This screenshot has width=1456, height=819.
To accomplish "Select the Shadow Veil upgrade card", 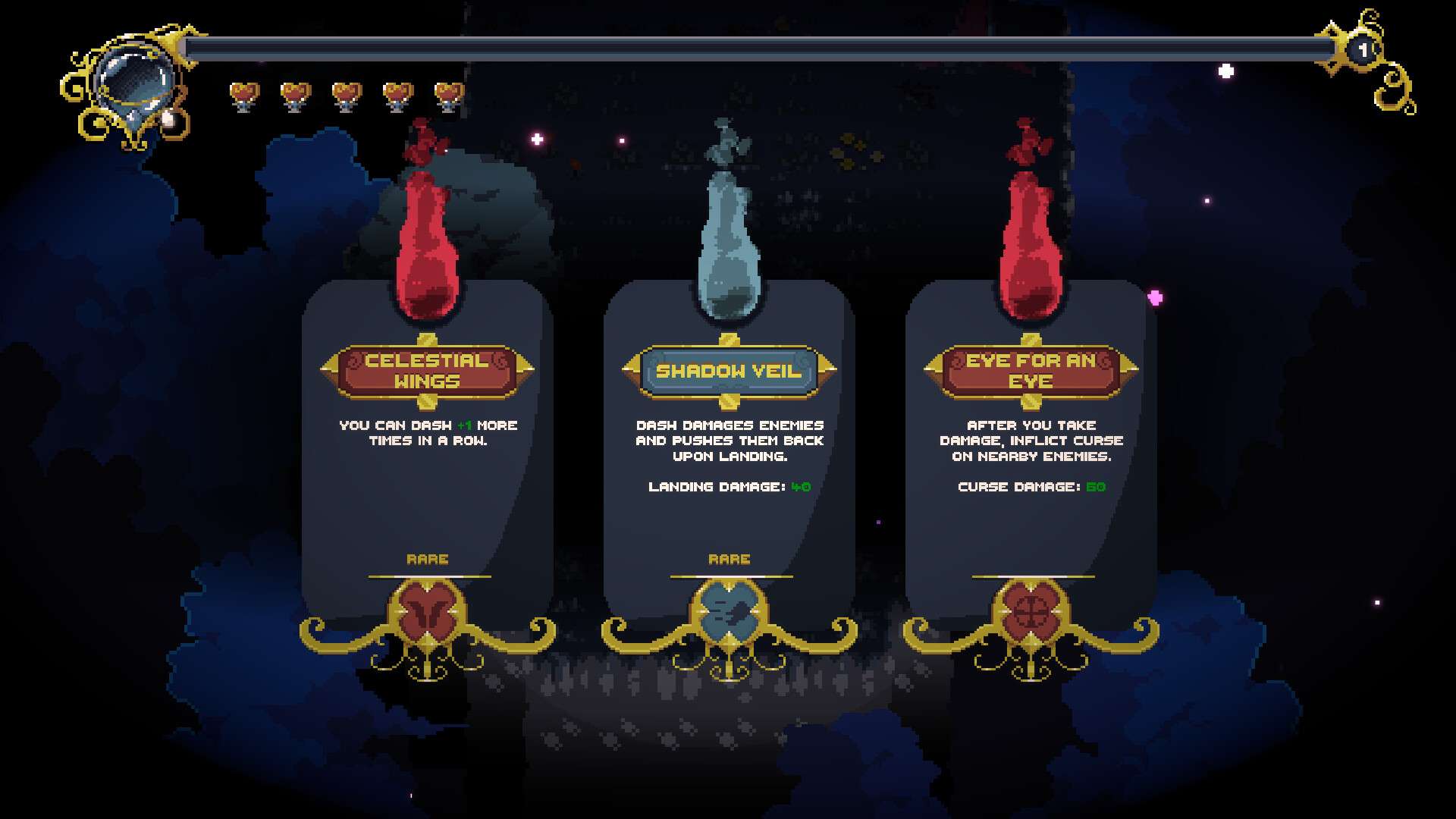I will [729, 455].
